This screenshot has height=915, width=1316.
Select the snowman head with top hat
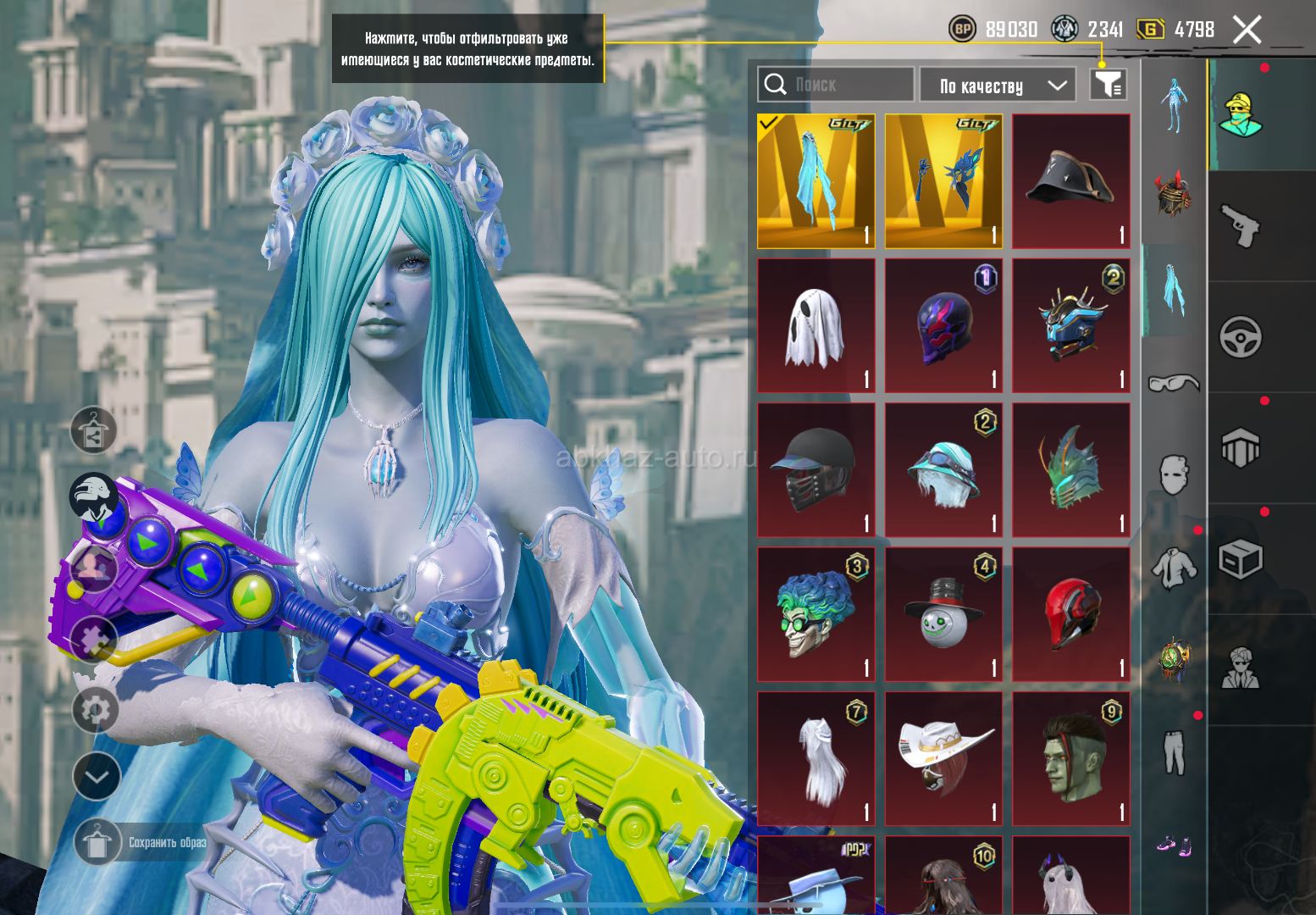click(943, 614)
